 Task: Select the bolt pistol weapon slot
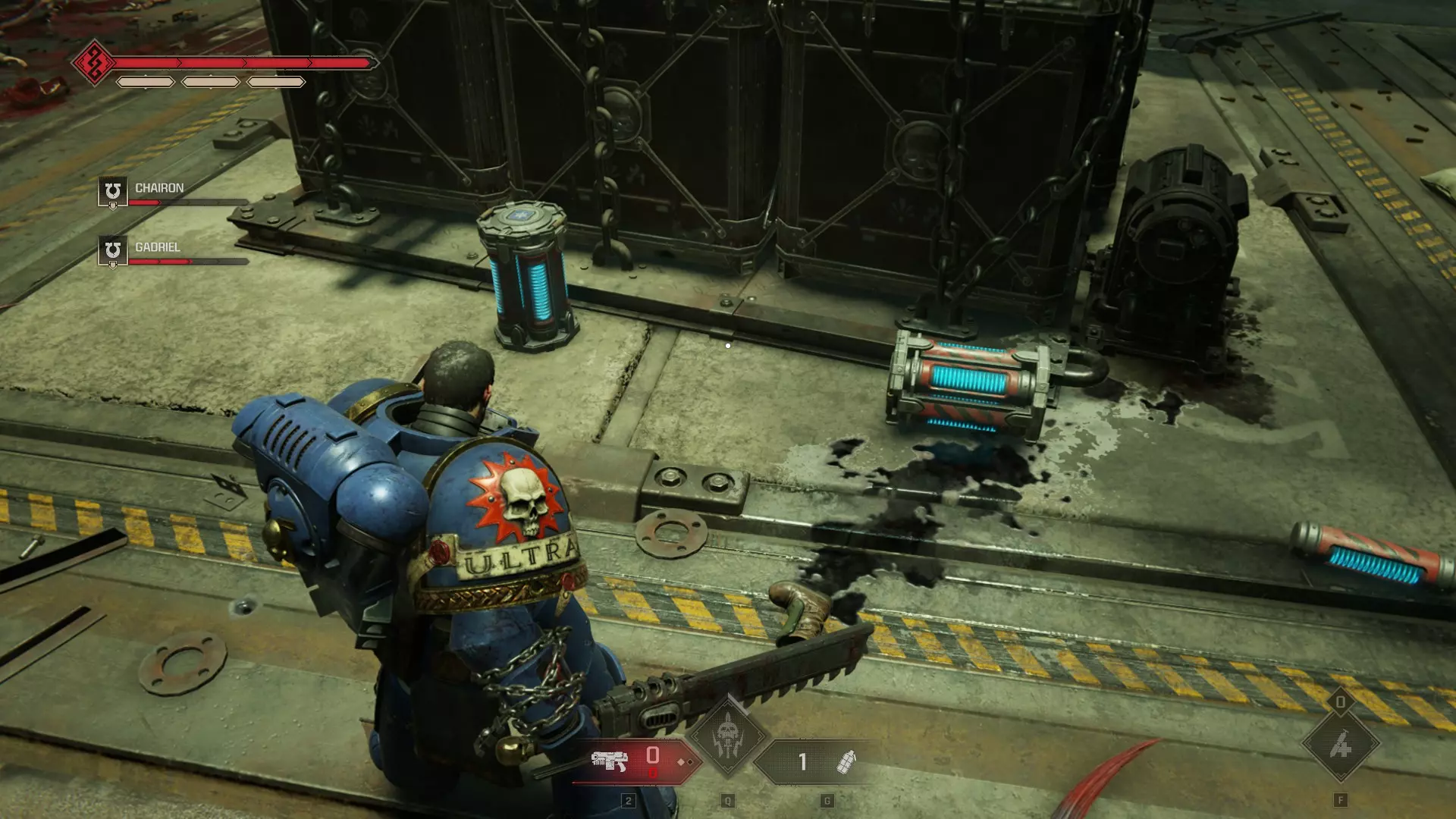point(611,761)
